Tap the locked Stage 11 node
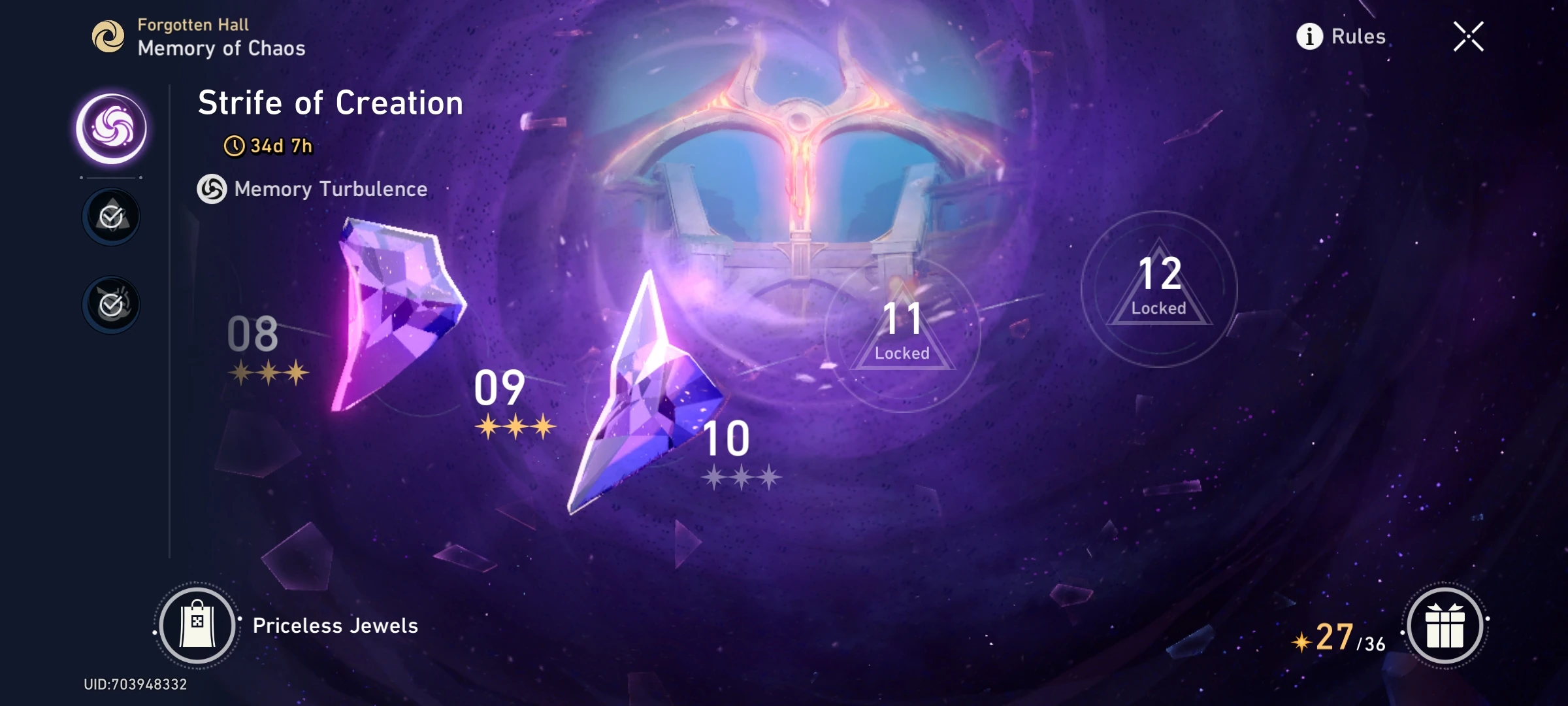The height and width of the screenshot is (706, 1568). (x=904, y=330)
